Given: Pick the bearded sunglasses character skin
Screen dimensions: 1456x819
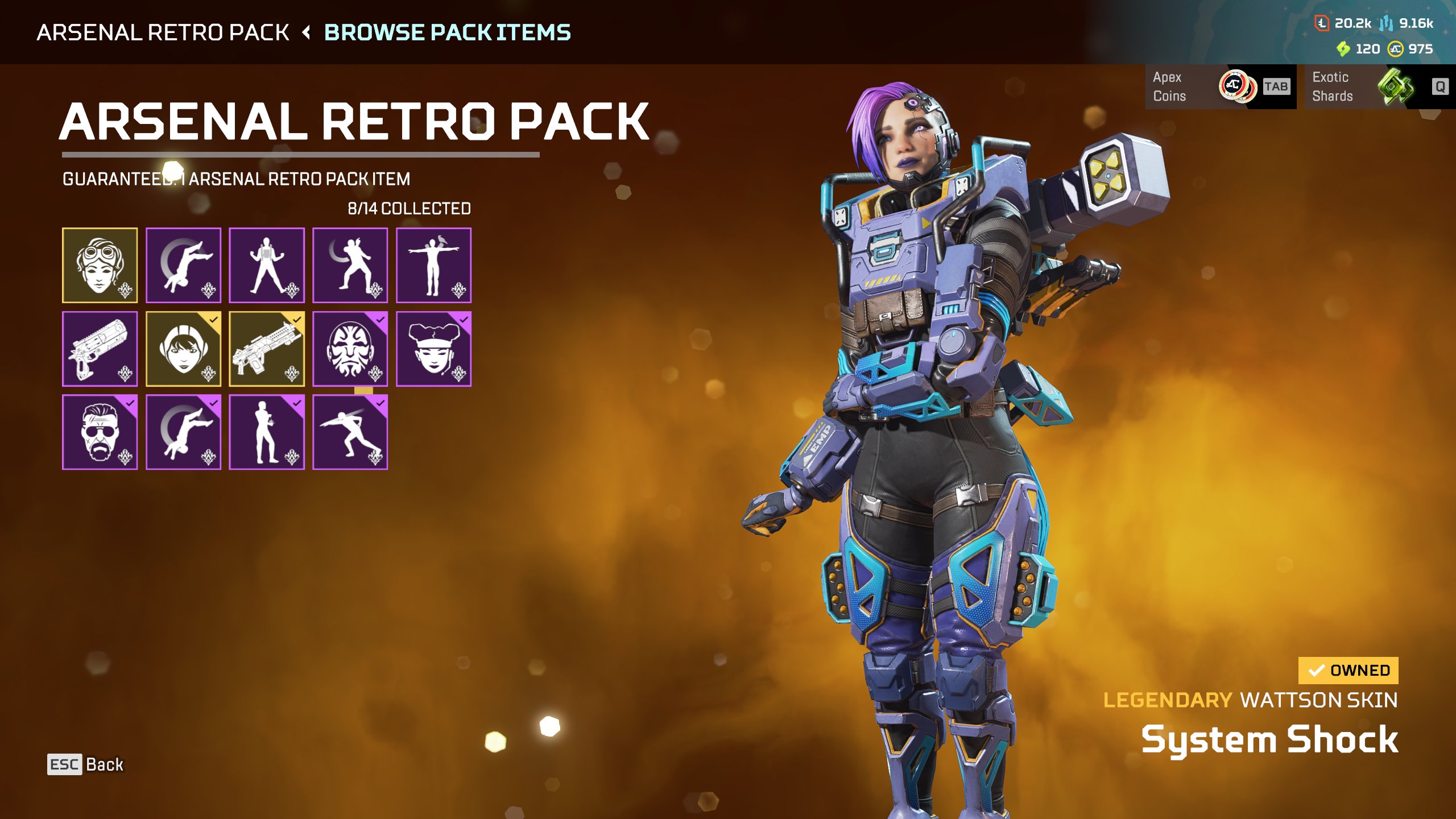Looking at the screenshot, I should (100, 432).
